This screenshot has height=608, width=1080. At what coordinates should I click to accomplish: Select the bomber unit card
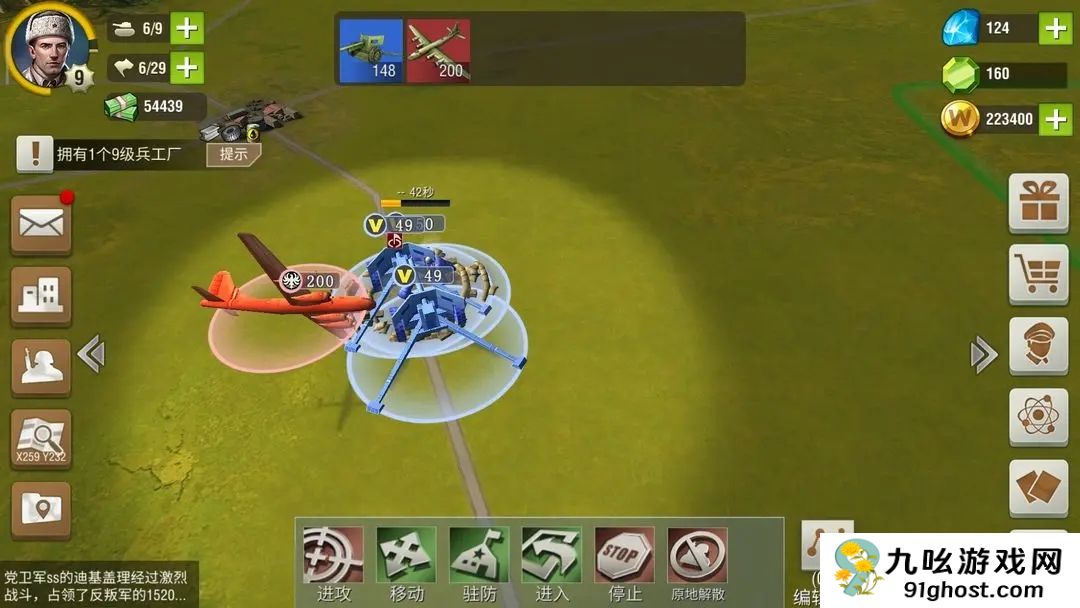click(x=438, y=50)
